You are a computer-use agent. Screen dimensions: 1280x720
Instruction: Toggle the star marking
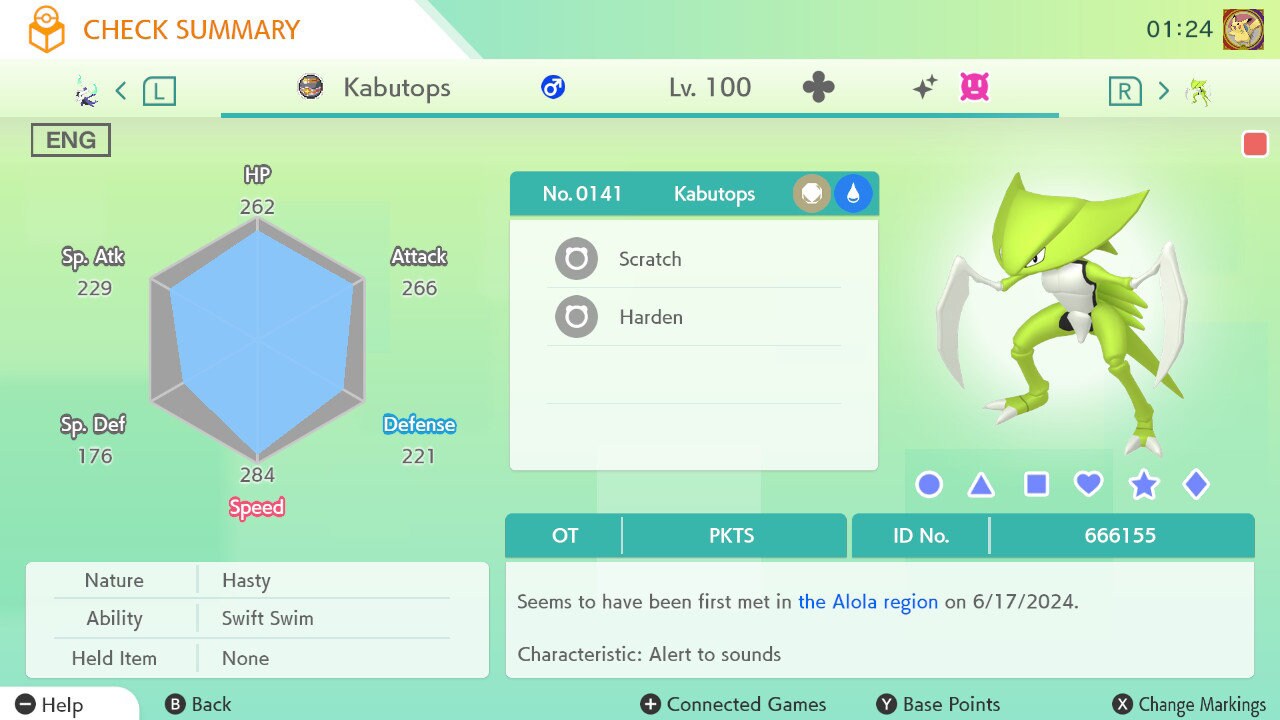(x=1143, y=485)
